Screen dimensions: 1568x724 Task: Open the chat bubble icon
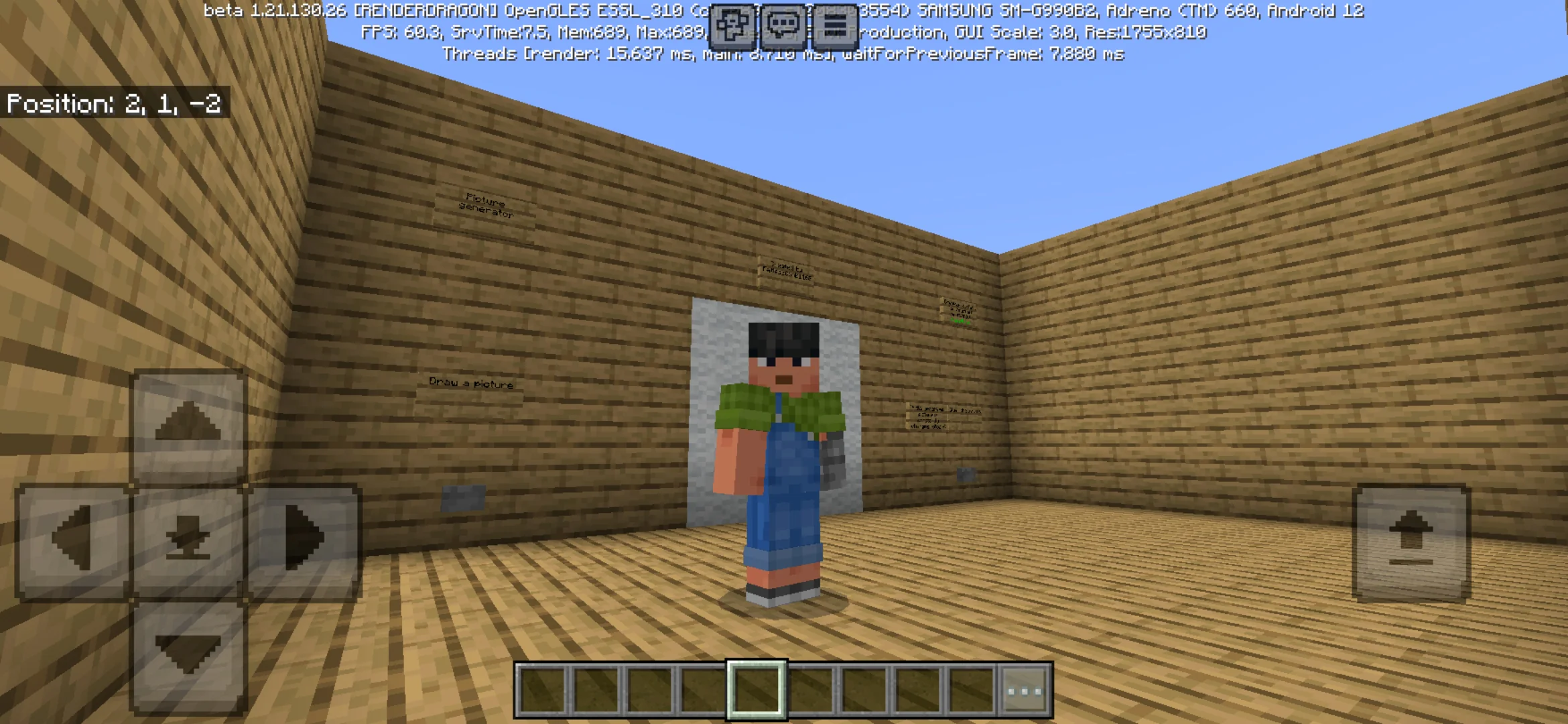(x=783, y=22)
